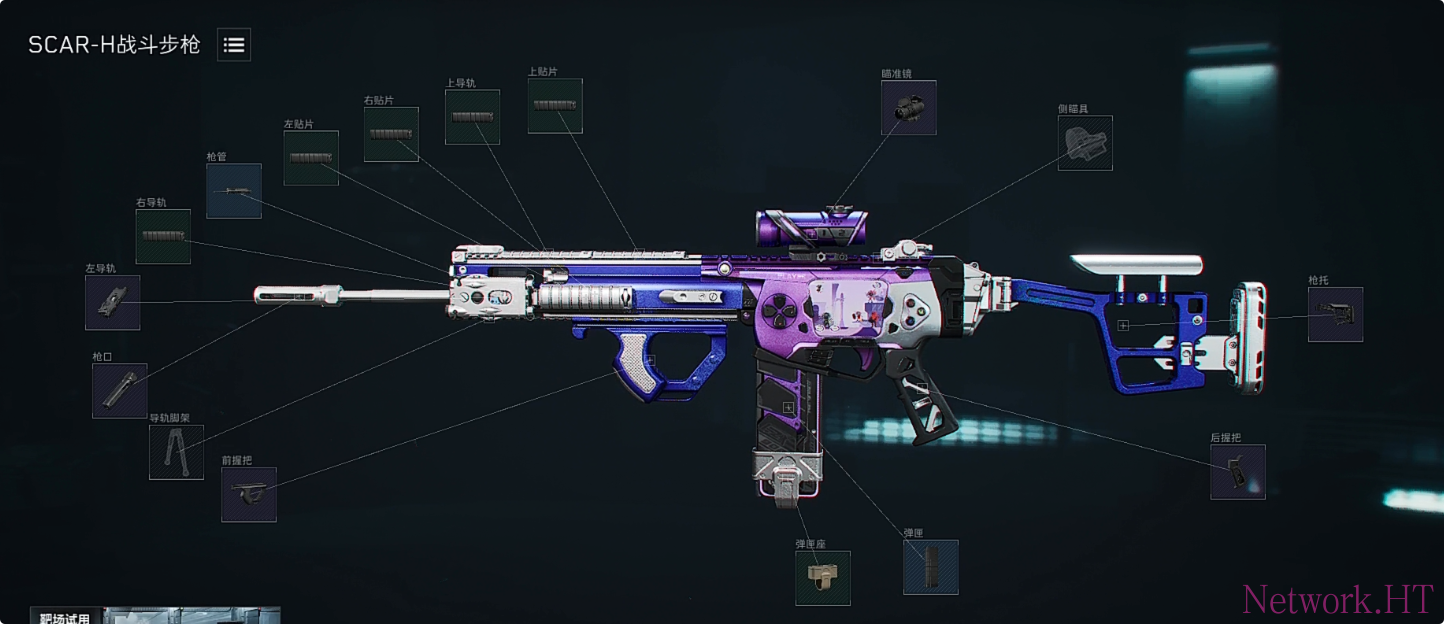Open the attachment list menu icon
Image resolution: width=1444 pixels, height=624 pixels.
(x=234, y=45)
